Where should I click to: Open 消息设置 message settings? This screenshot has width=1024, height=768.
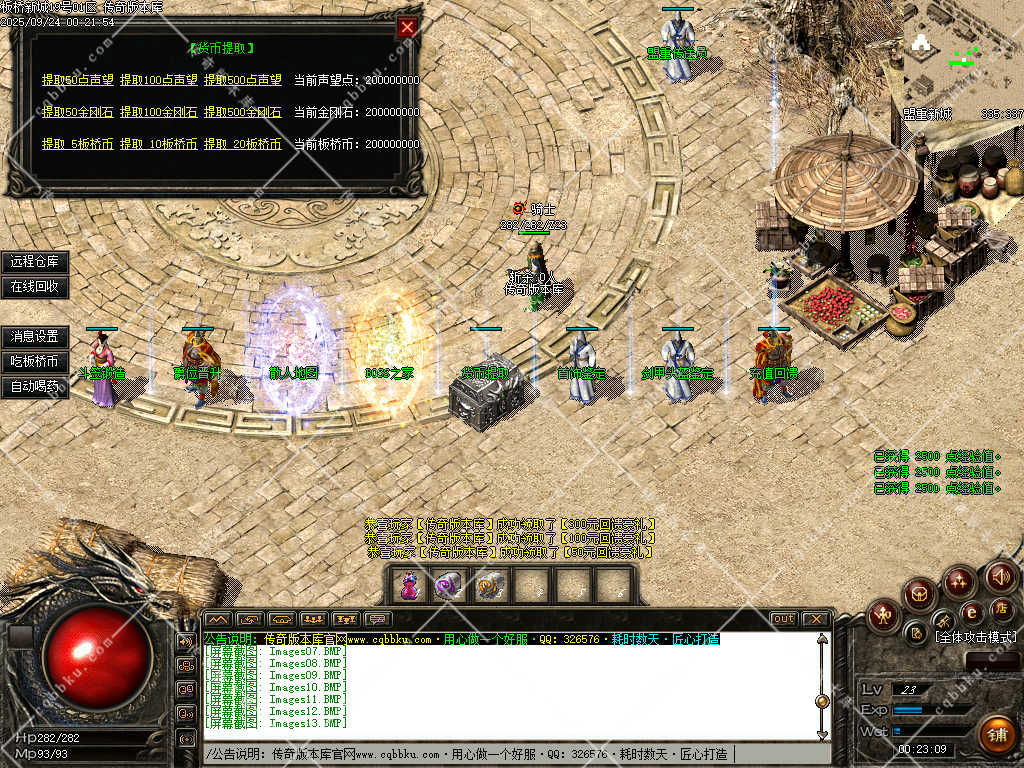[35, 337]
